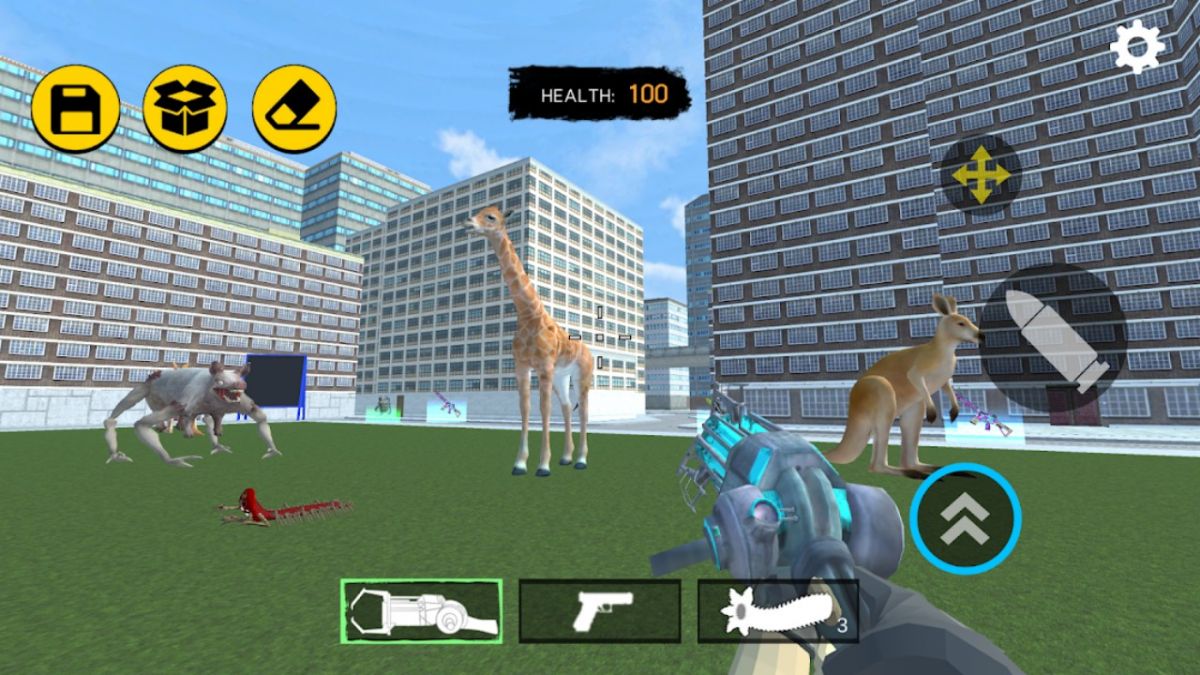Tap the yellow four-arrow move button
The image size is (1200, 675).
point(981,175)
